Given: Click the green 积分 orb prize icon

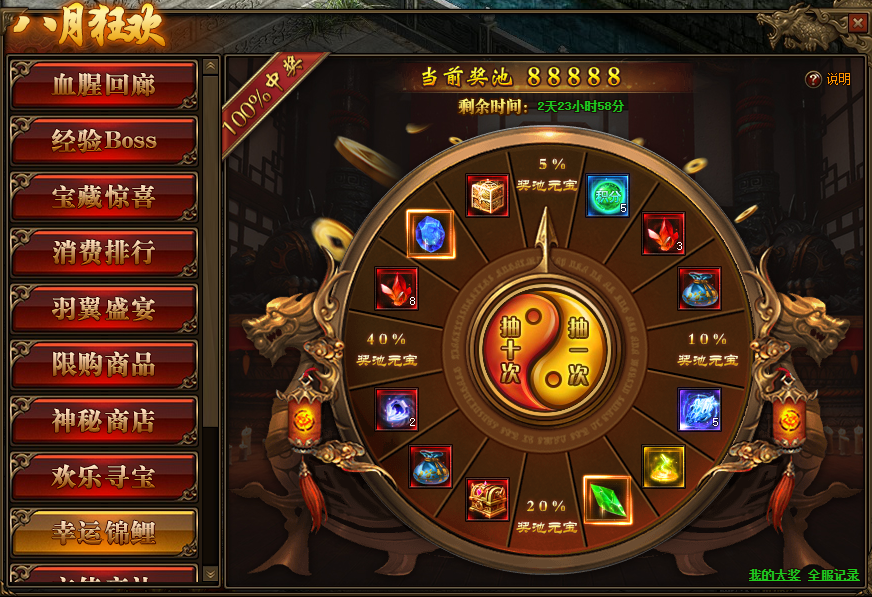Looking at the screenshot, I should (x=606, y=196).
